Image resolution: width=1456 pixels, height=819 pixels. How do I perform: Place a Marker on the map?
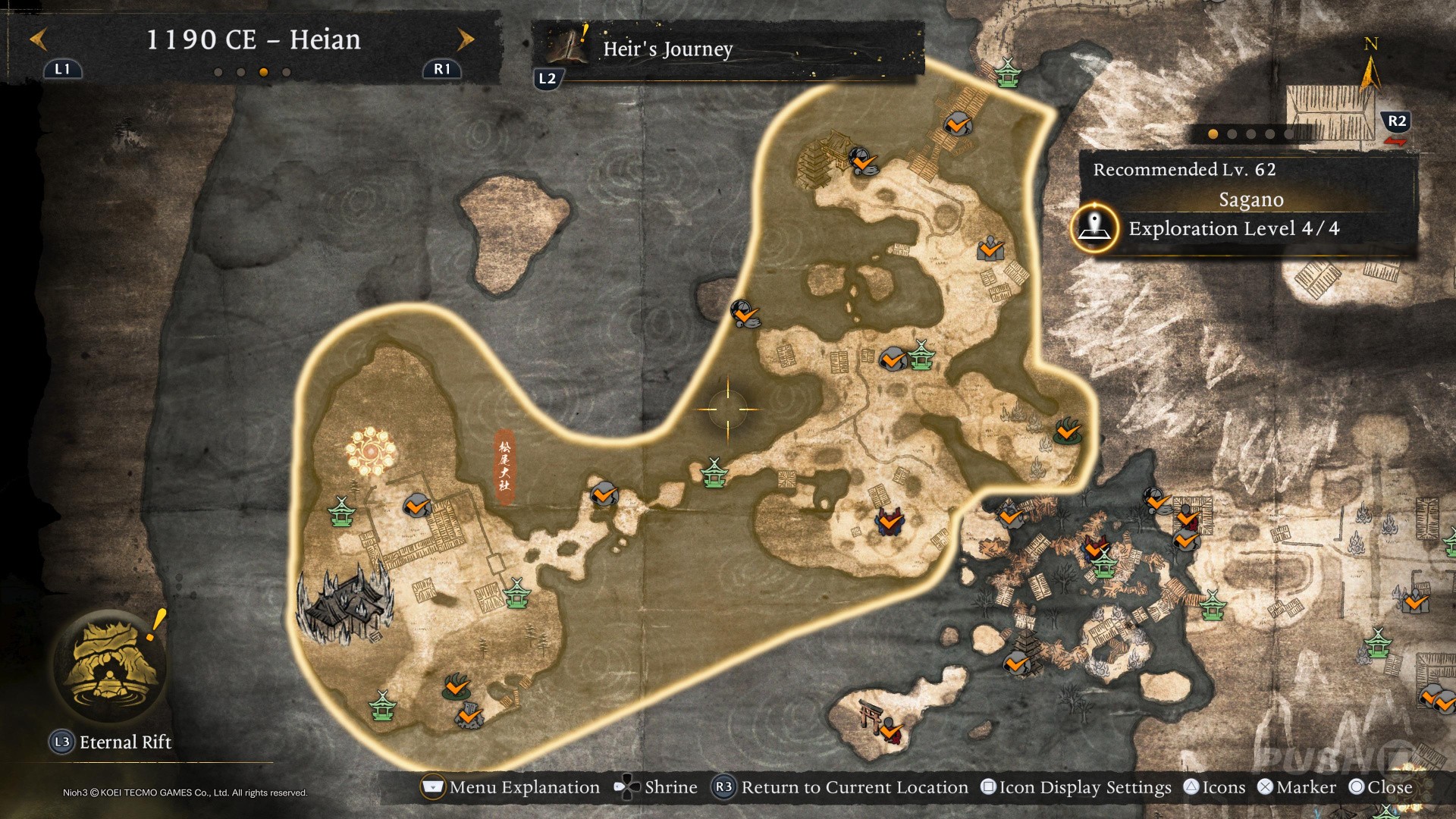(x=1296, y=787)
